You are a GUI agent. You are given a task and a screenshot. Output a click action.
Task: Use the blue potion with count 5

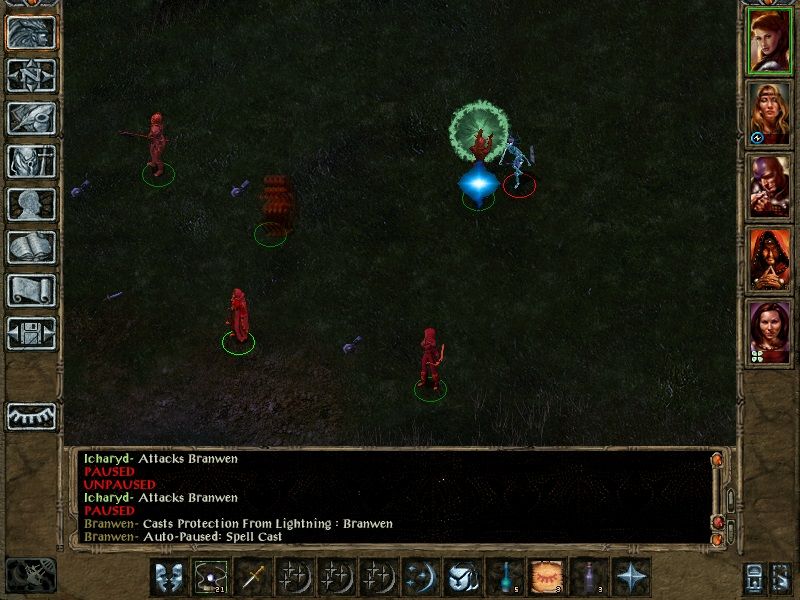coord(505,577)
